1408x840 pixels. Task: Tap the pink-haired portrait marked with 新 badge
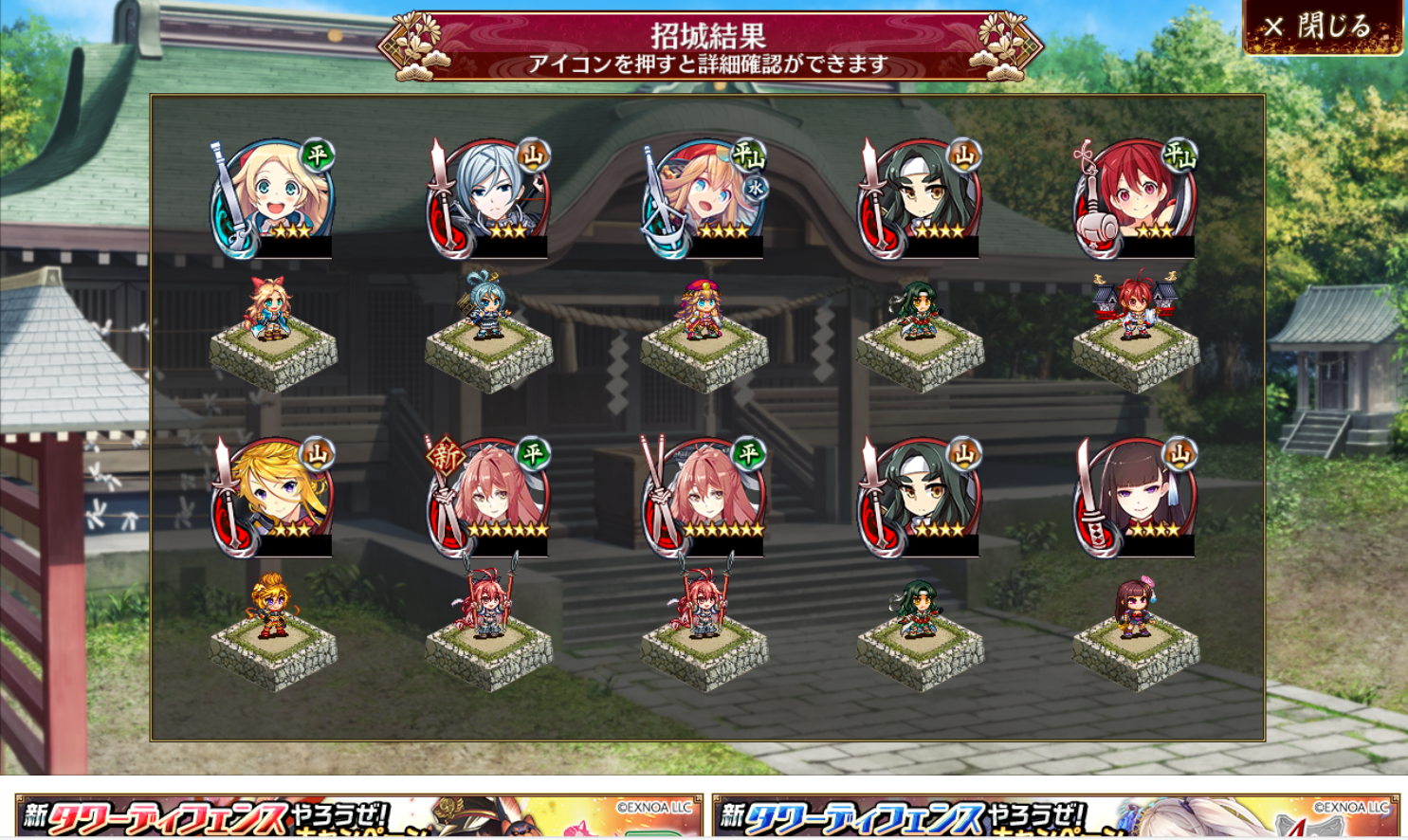pyautogui.click(x=488, y=498)
